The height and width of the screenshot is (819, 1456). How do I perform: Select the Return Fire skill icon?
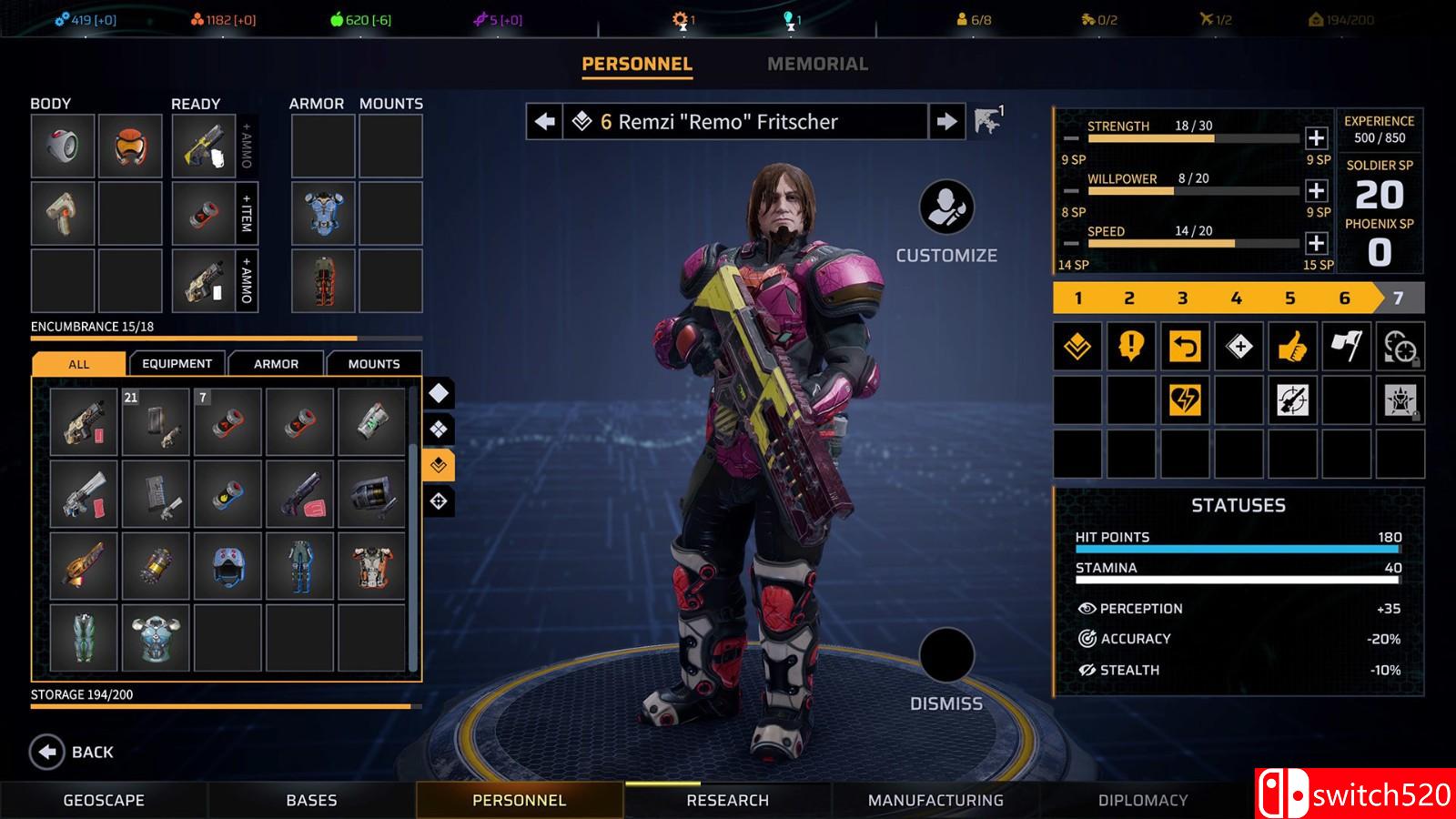[x=1184, y=346]
